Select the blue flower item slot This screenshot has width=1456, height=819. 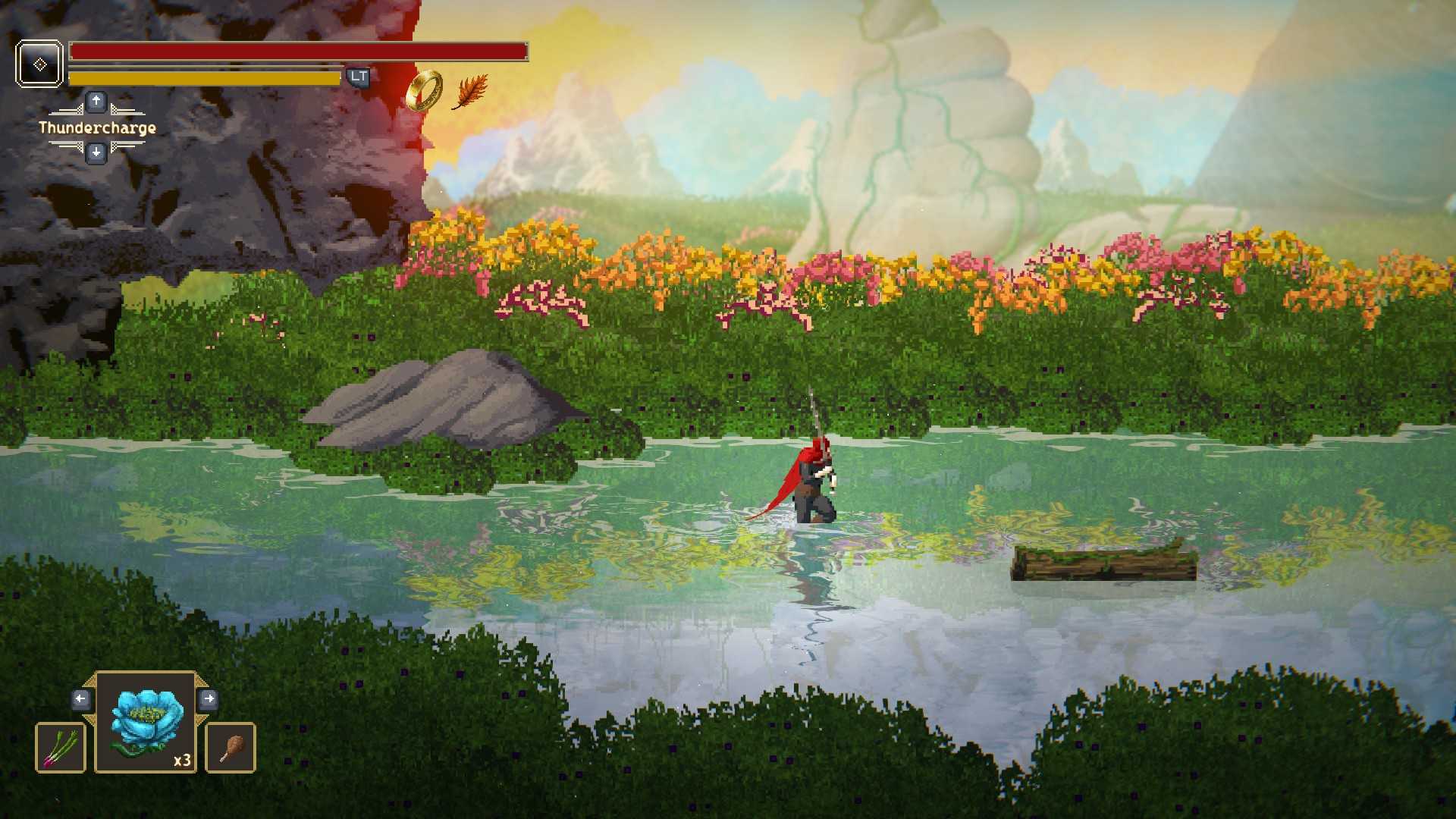(146, 723)
